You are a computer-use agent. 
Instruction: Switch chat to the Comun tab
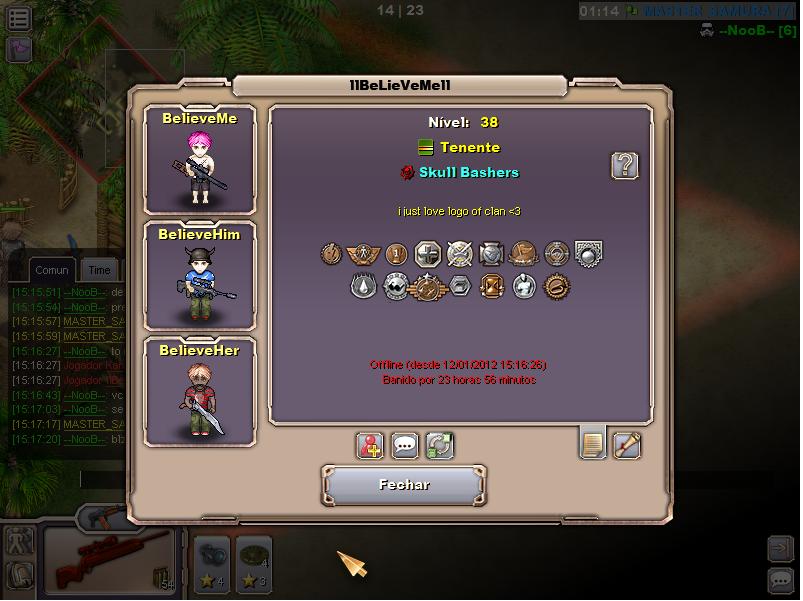click(x=52, y=270)
